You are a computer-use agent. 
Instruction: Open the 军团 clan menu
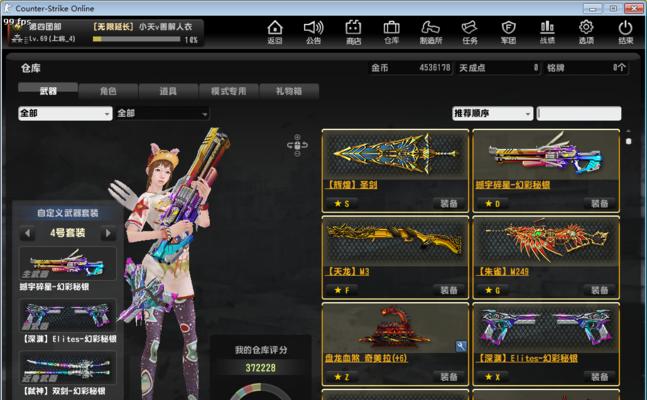509,31
